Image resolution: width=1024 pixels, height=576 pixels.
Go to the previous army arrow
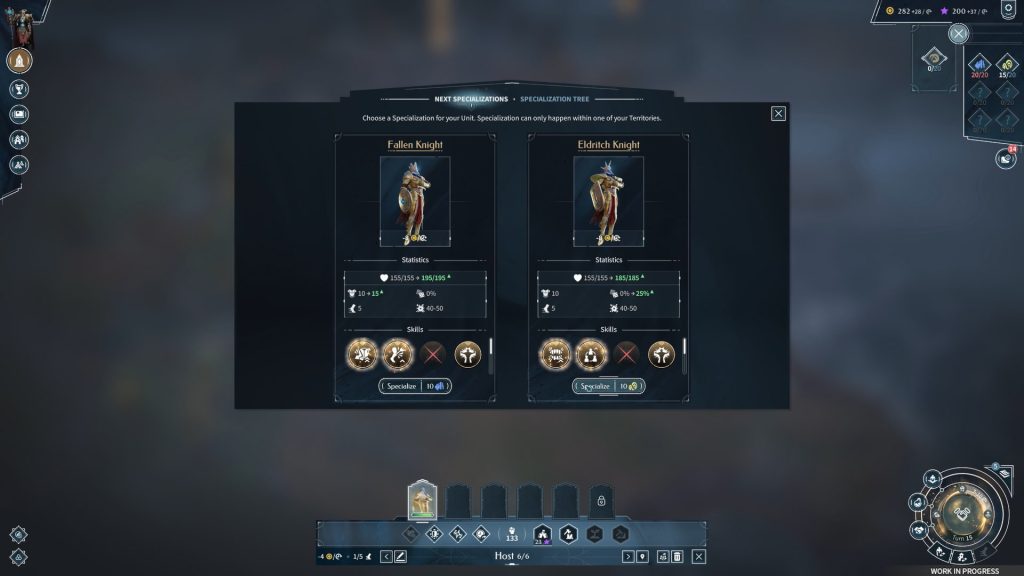pyautogui.click(x=386, y=556)
